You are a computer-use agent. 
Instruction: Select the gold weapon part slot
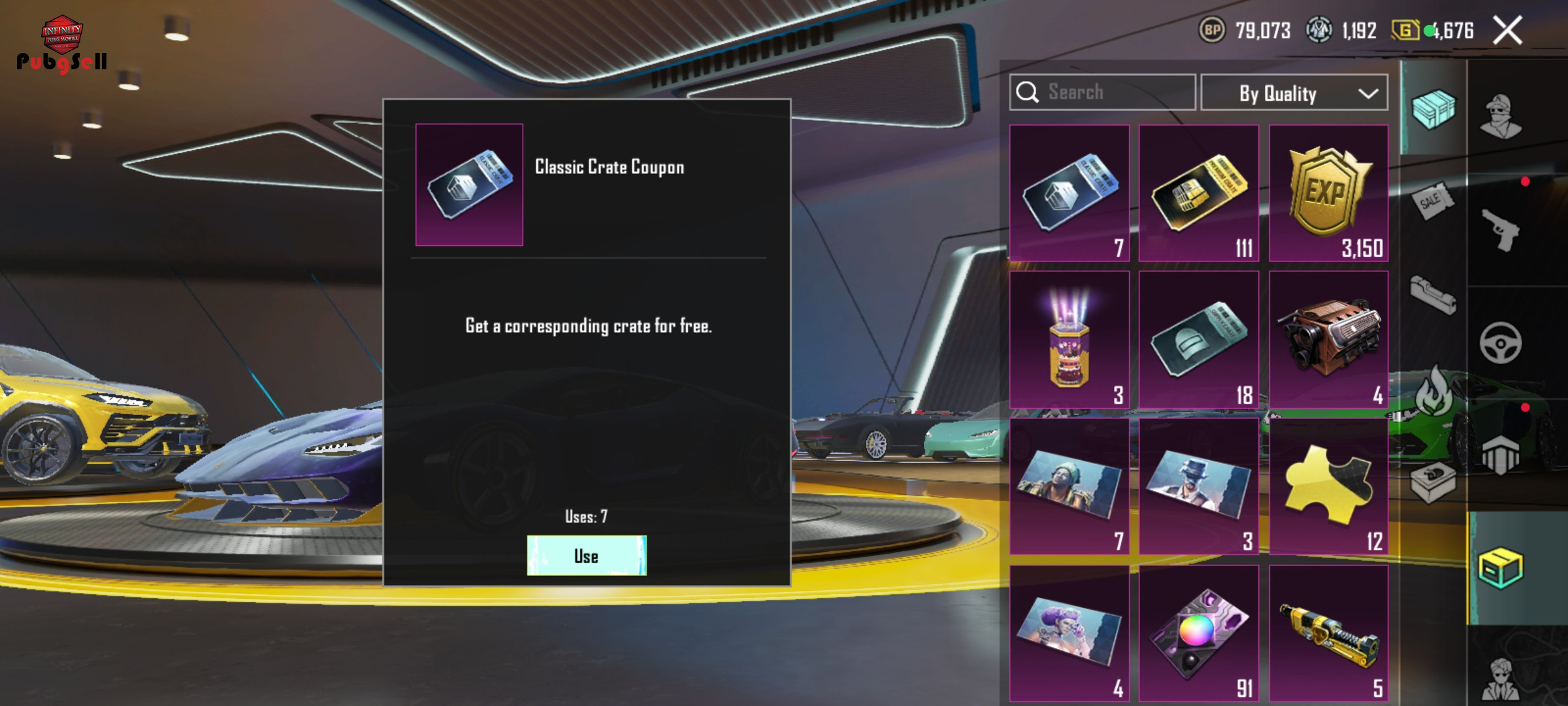1328,633
